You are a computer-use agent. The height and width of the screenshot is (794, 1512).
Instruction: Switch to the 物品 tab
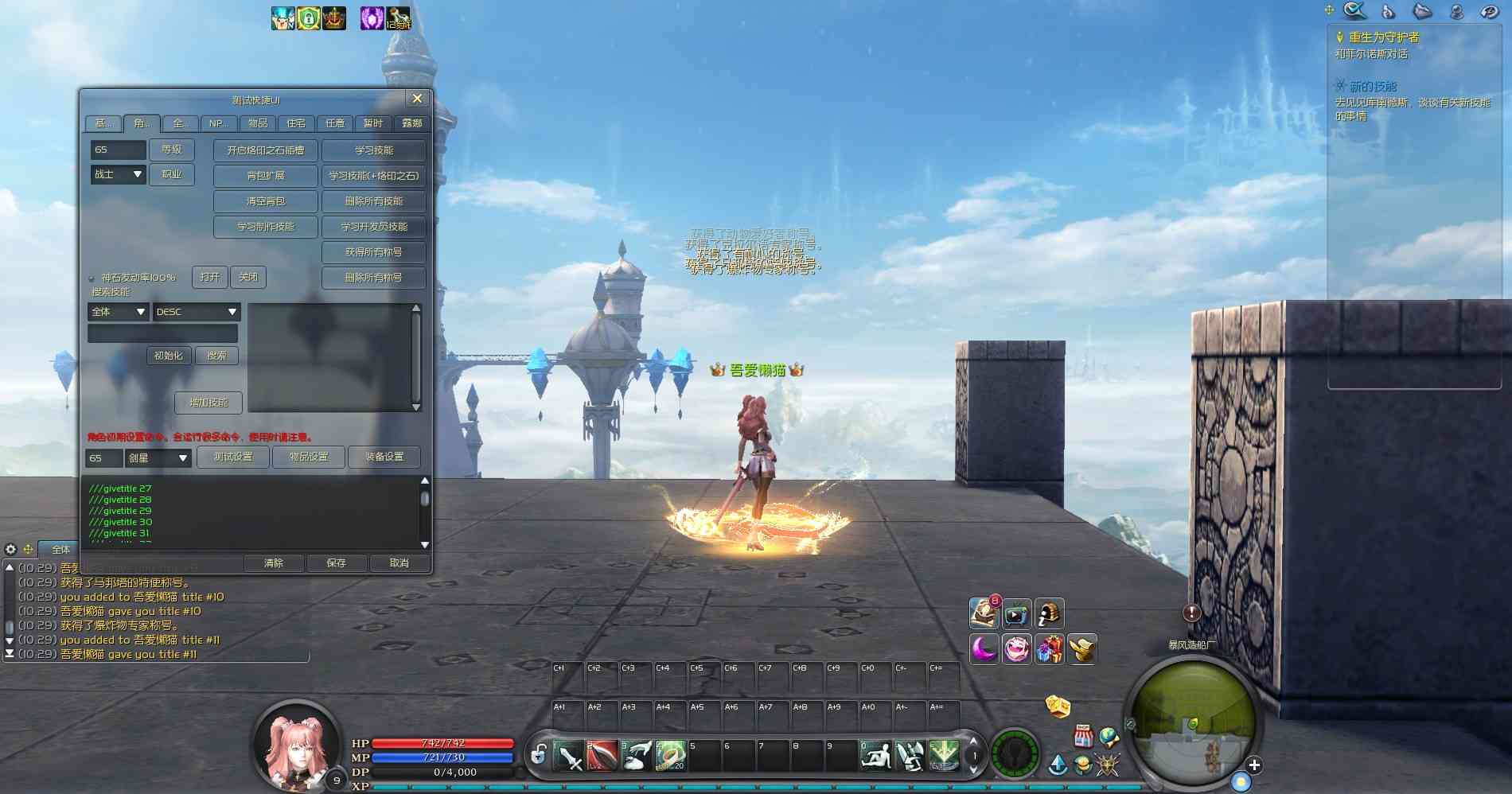[257, 123]
